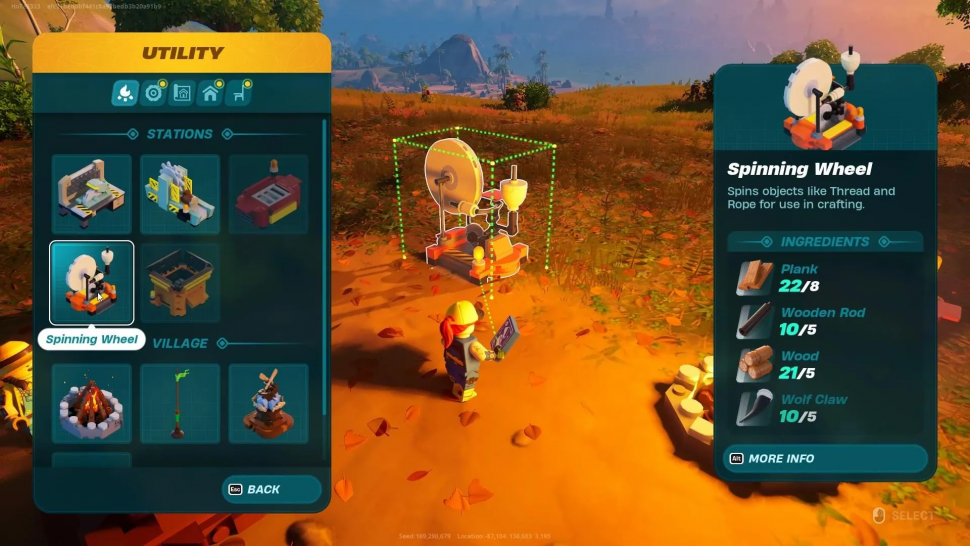Open More Info for Spinning Wheel
The image size is (970, 546).
825,458
